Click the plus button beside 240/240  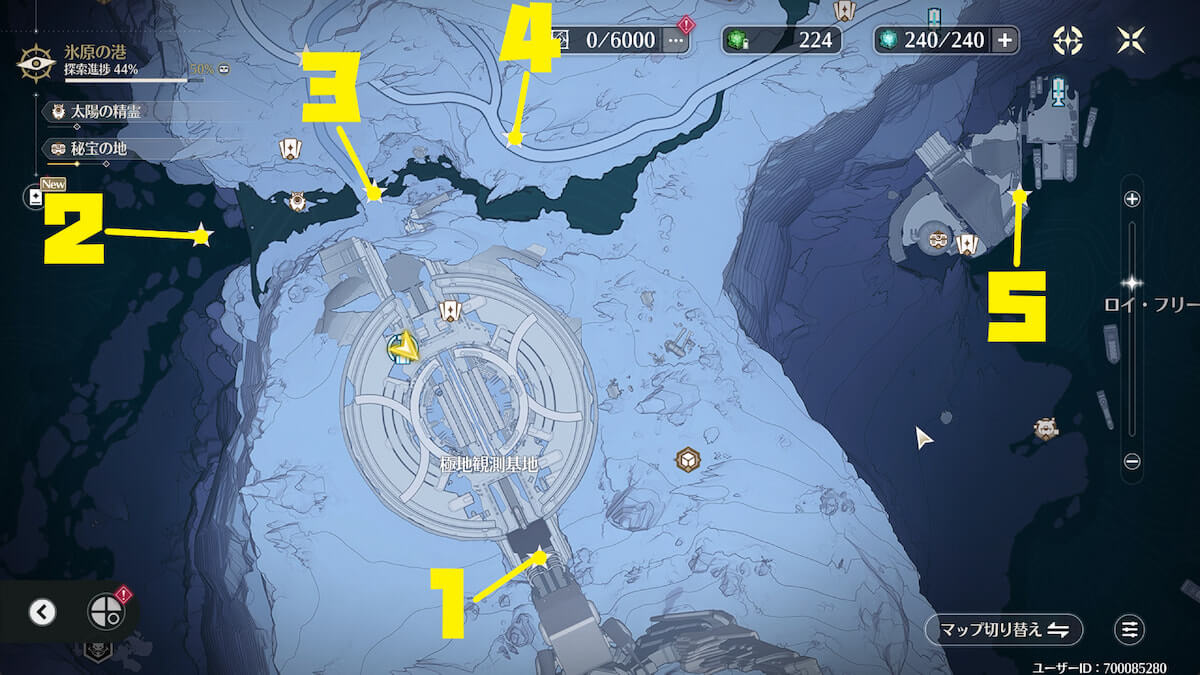click(x=1004, y=40)
